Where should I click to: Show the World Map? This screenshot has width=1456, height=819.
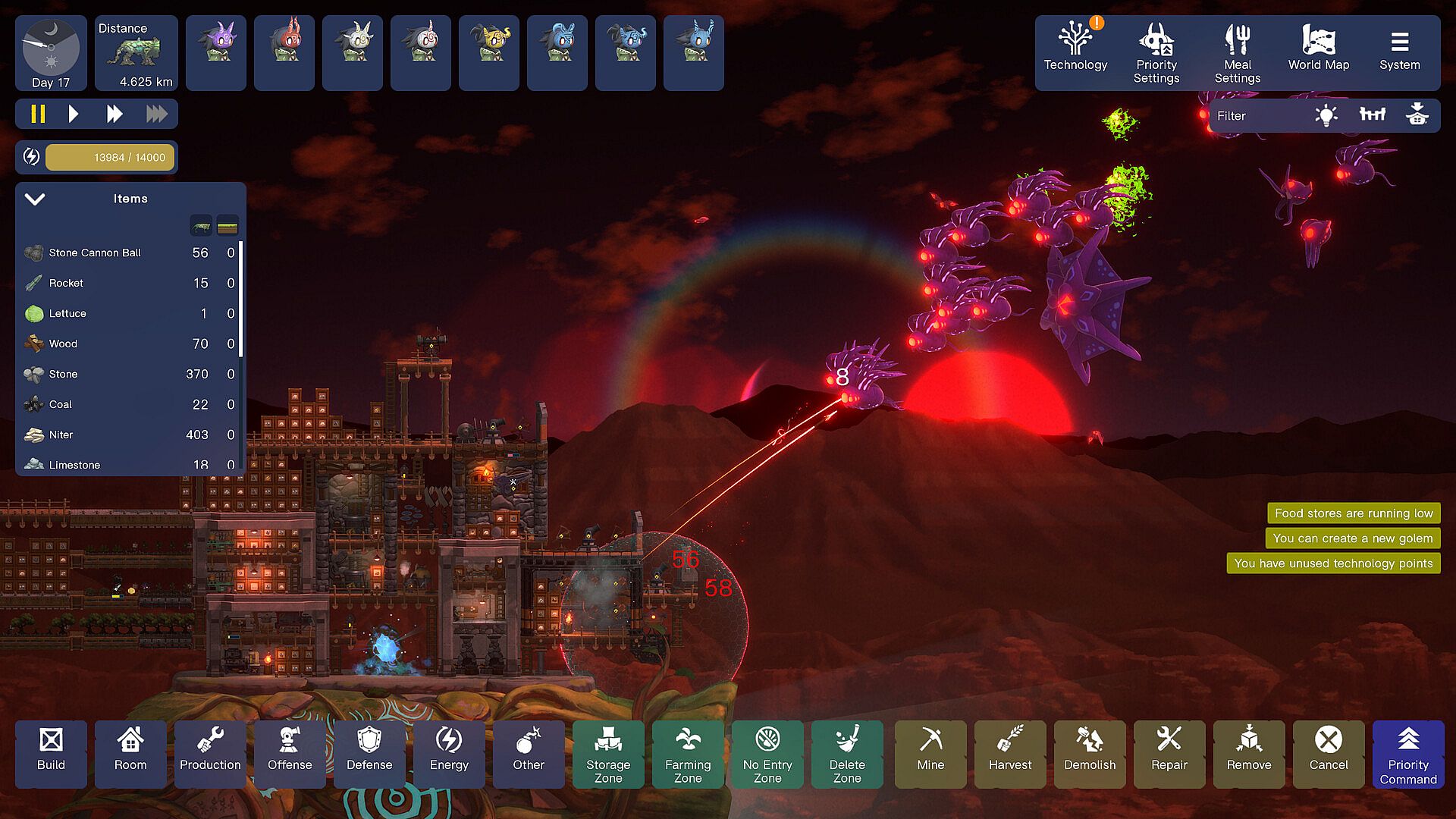click(x=1318, y=52)
